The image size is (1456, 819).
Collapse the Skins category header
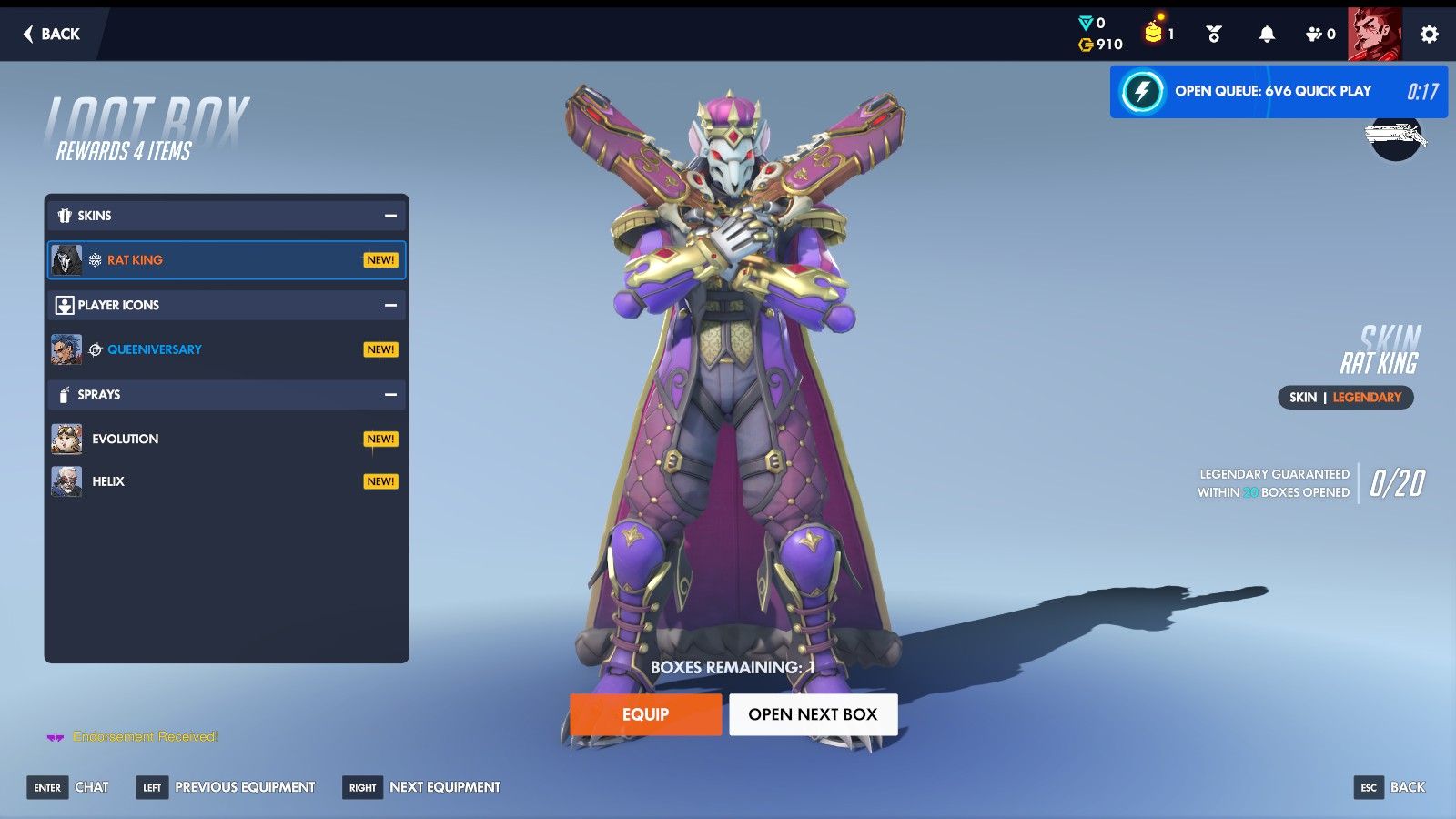tap(390, 216)
